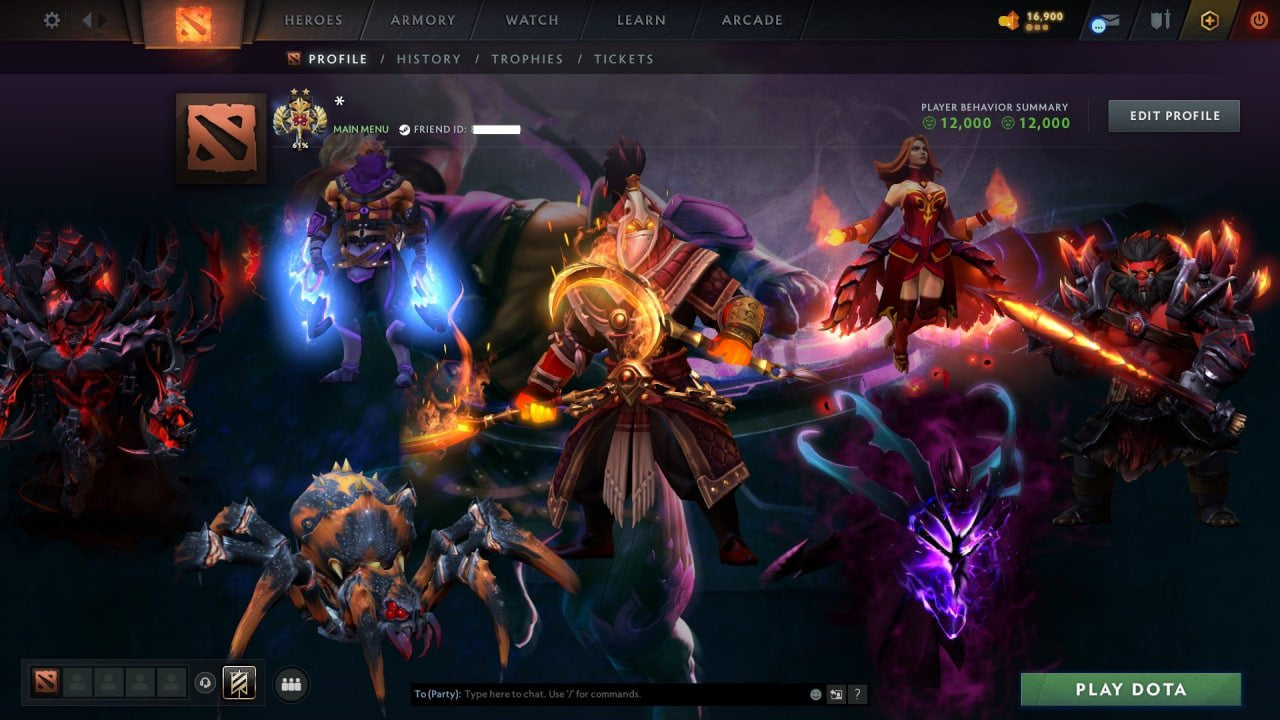Click EDIT PROFILE
The height and width of the screenshot is (720, 1280).
[1173, 115]
